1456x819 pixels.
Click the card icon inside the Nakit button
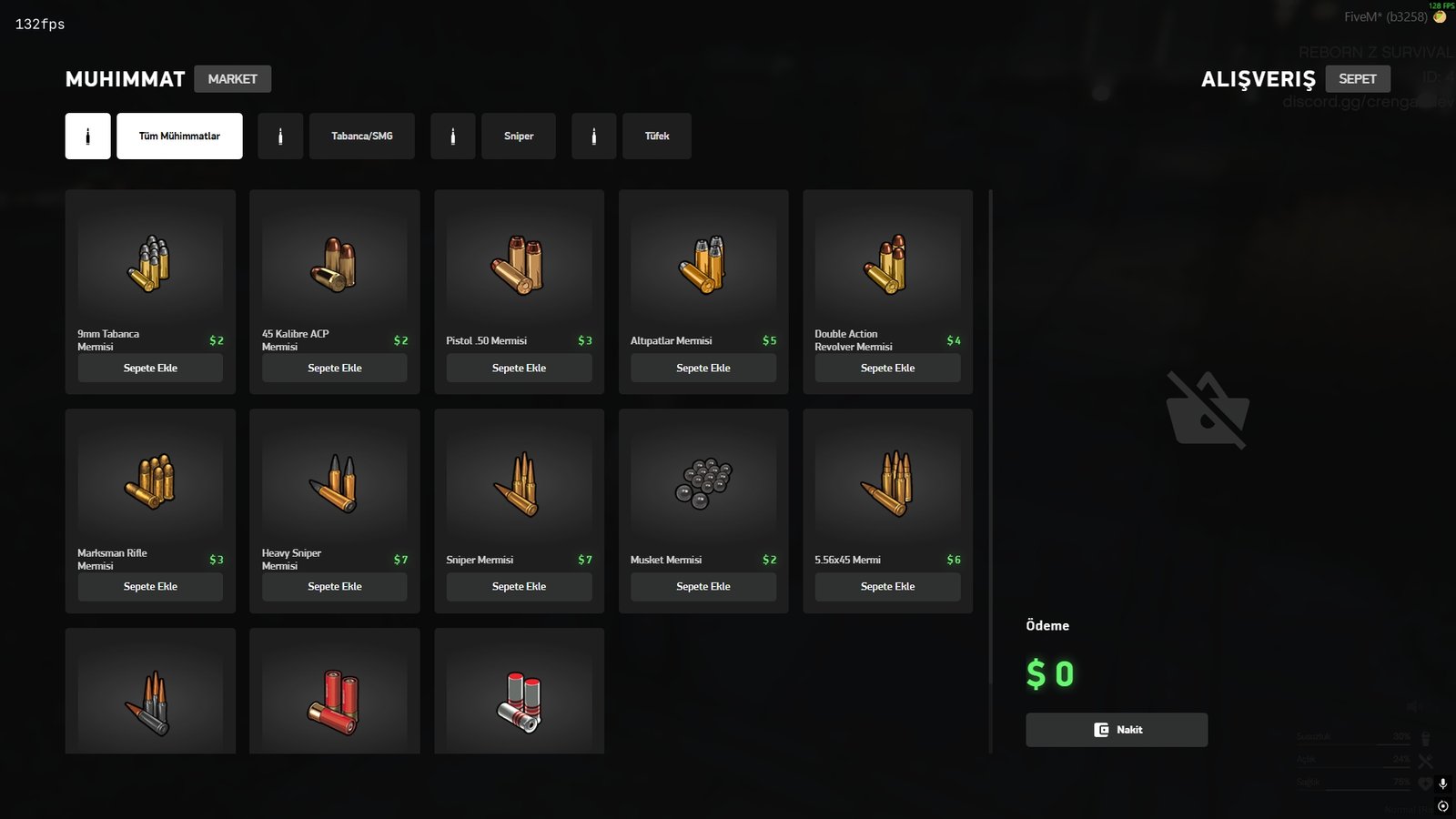[x=1100, y=729]
